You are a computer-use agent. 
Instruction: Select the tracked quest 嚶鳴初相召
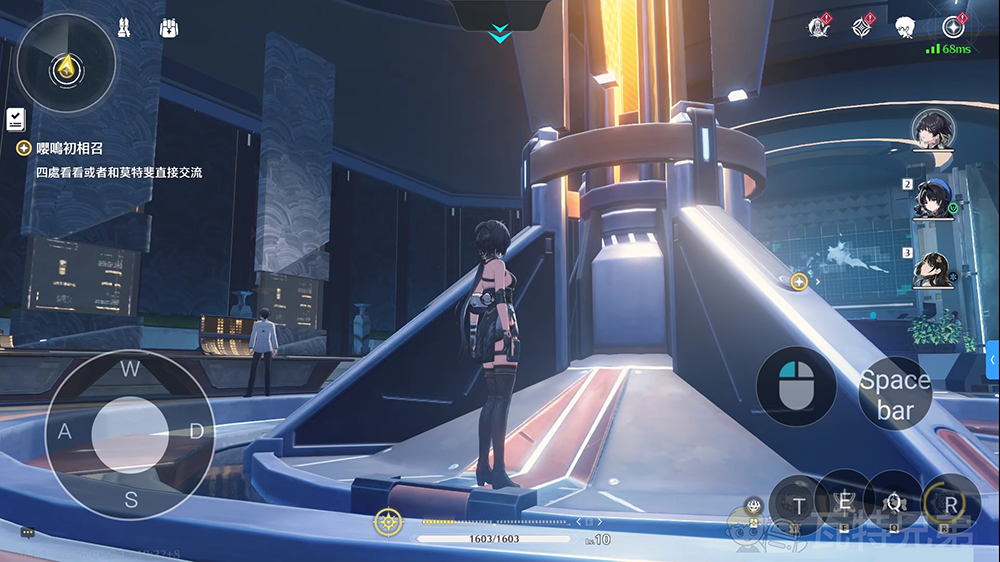click(x=70, y=148)
